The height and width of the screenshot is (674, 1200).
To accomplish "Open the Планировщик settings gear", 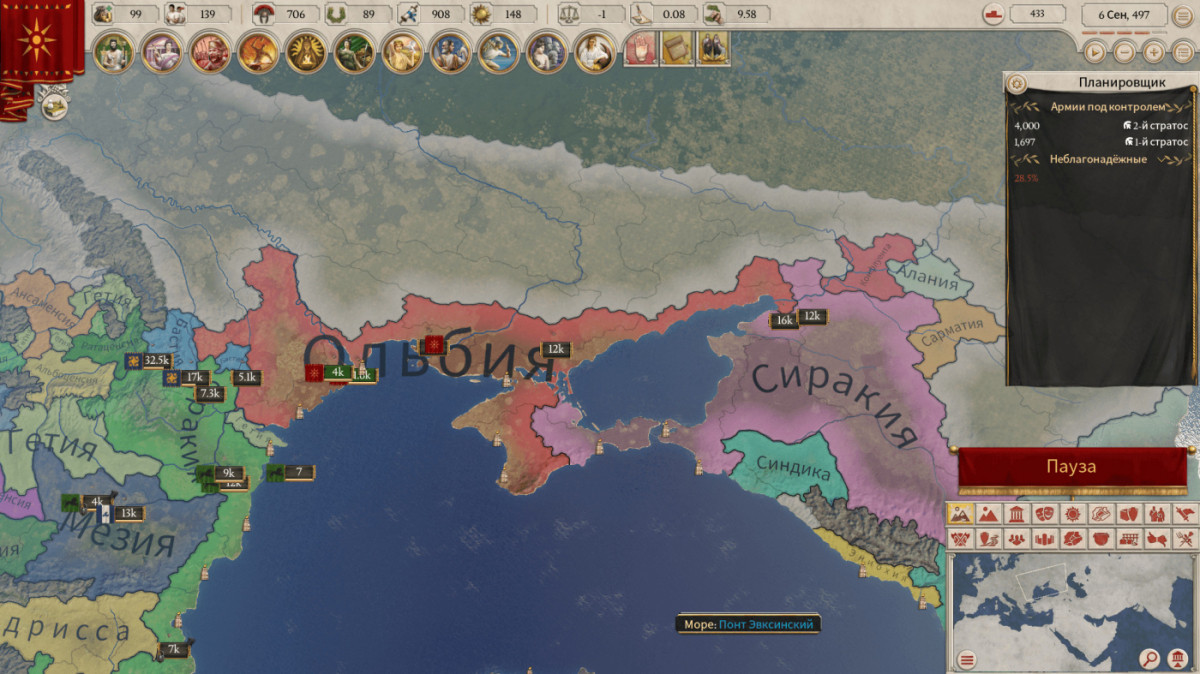I will pyautogui.click(x=1017, y=84).
